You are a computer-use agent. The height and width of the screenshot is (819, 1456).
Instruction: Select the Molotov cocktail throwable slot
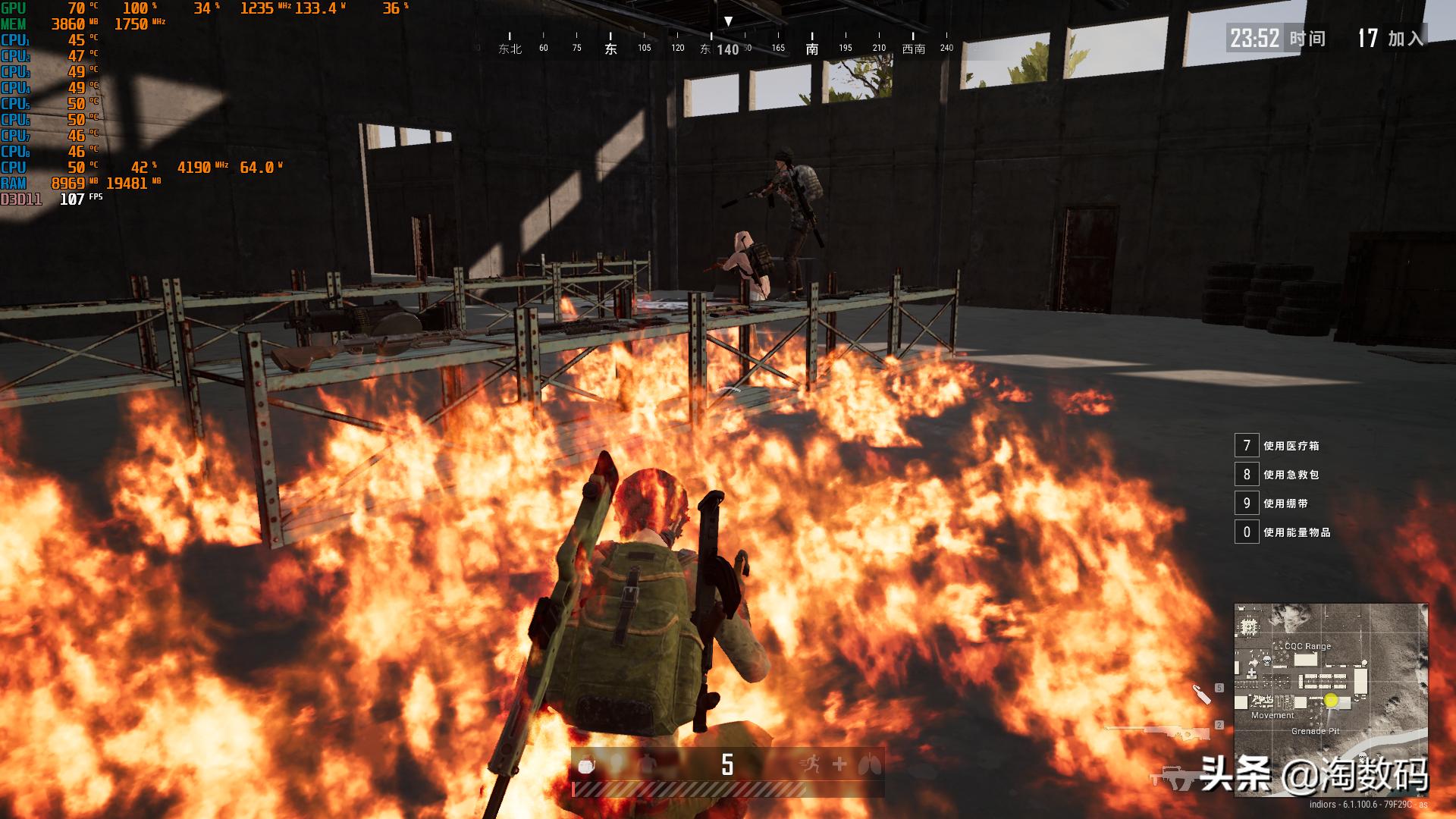[x=1201, y=694]
